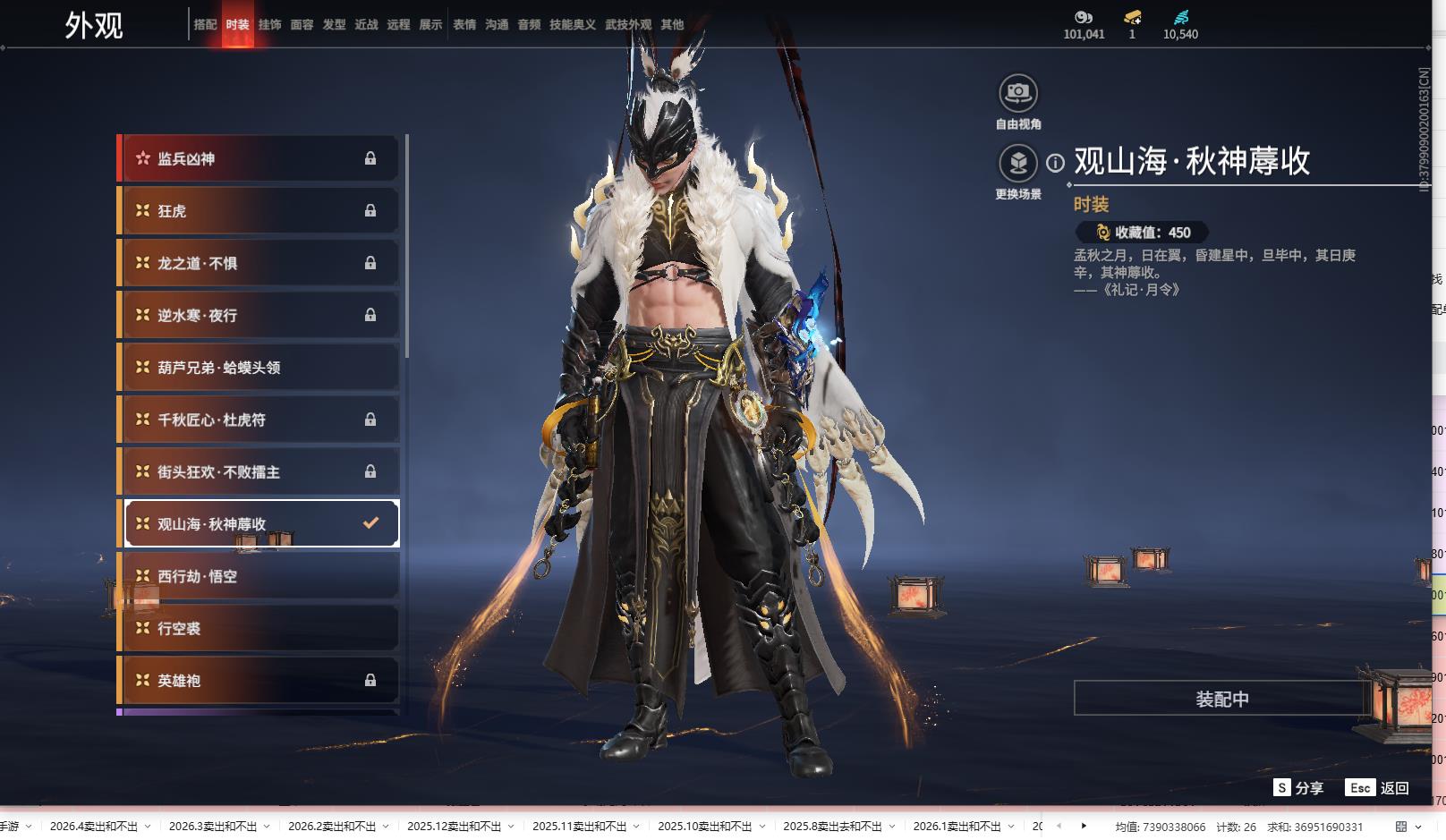Switch to the 发型 hairstyle tab

tap(334, 24)
